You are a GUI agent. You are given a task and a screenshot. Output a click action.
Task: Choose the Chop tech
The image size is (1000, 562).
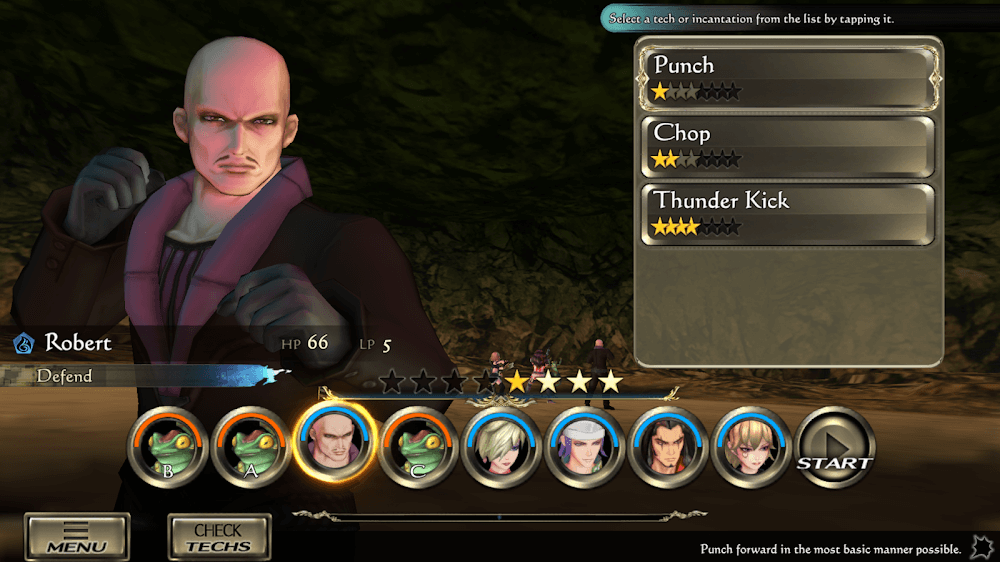[x=786, y=146]
